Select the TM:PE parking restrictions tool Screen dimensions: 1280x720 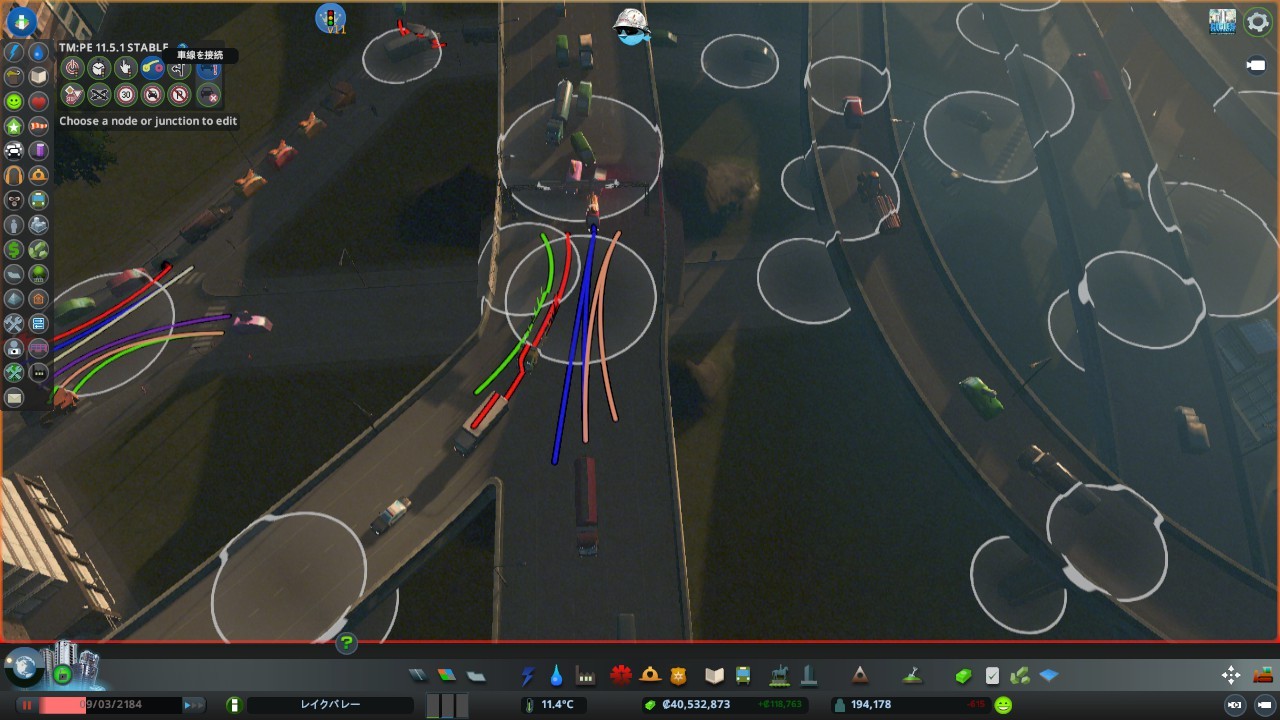tap(179, 95)
